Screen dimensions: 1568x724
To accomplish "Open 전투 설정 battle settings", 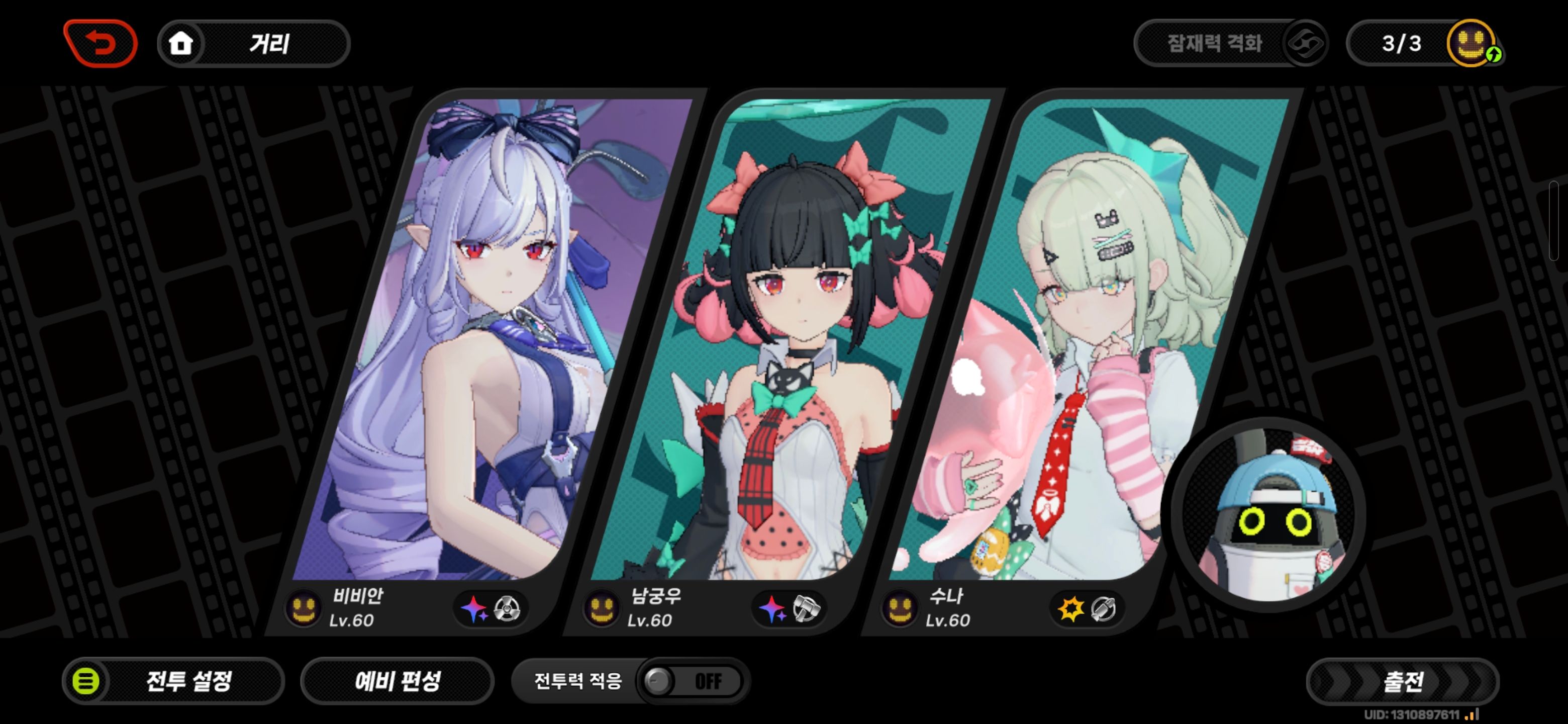I will click(173, 681).
